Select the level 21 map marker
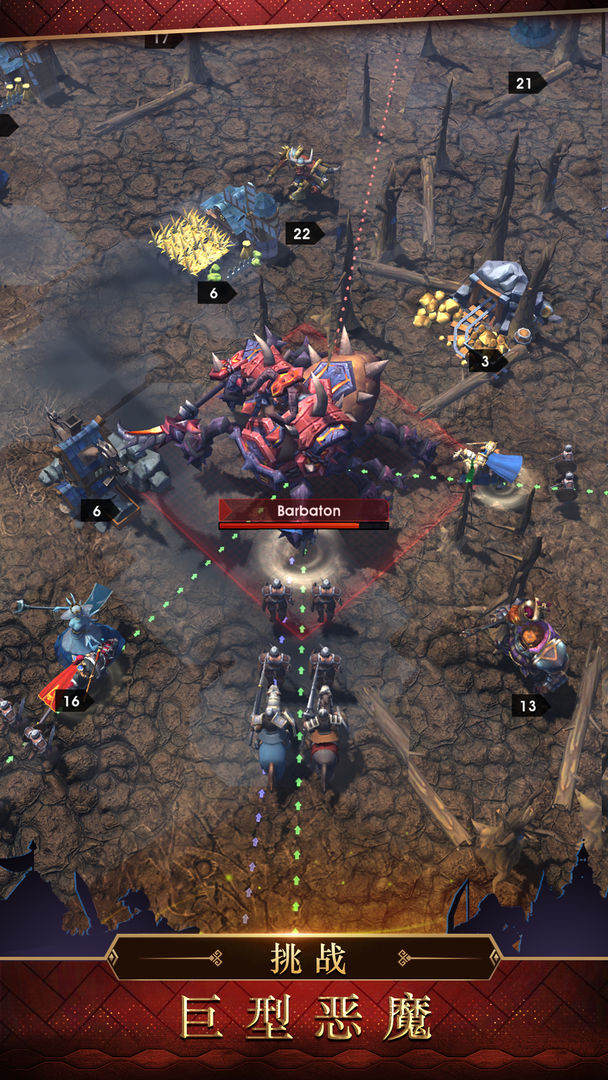Screen dimensions: 608x1080 [x=526, y=82]
